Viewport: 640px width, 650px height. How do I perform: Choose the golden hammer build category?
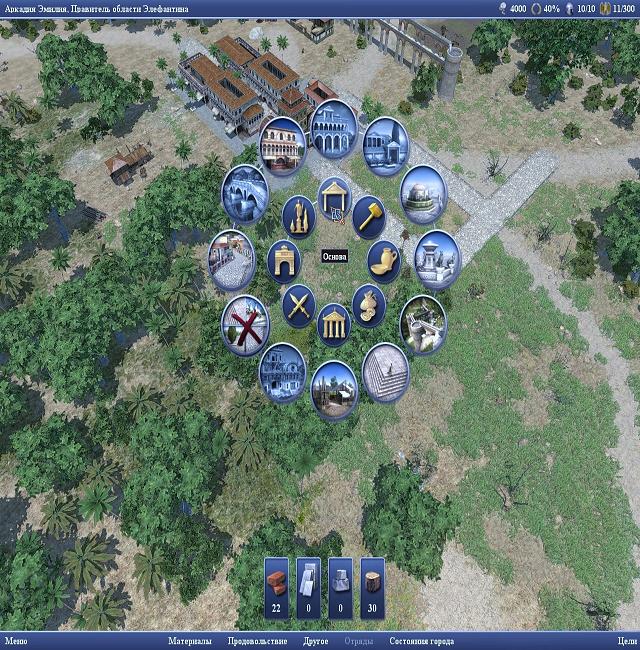coord(369,214)
